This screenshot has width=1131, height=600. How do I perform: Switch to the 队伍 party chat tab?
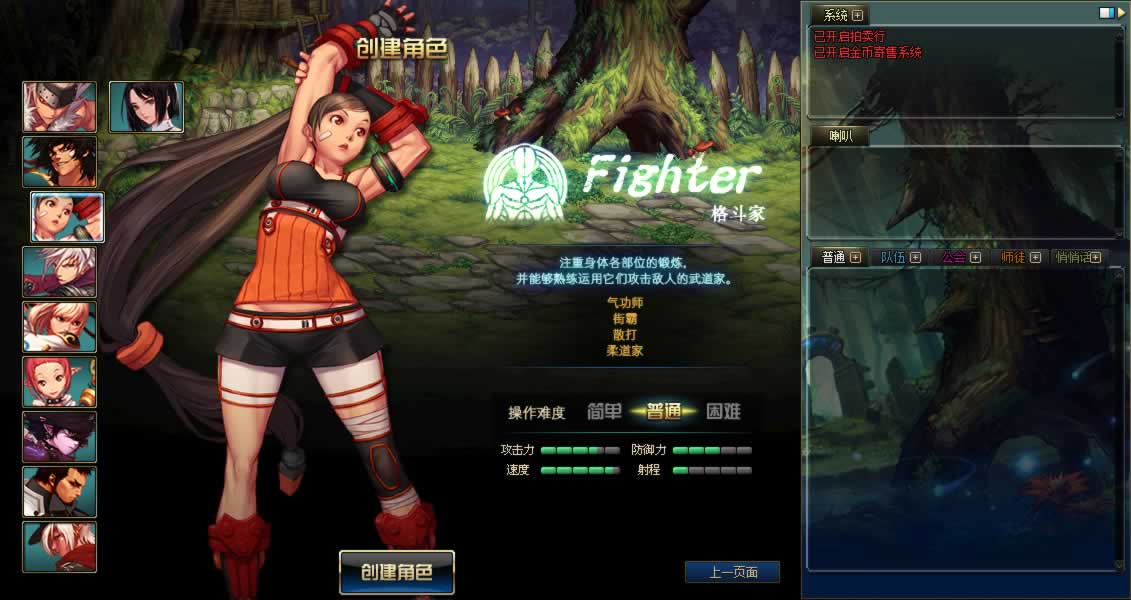[893, 257]
